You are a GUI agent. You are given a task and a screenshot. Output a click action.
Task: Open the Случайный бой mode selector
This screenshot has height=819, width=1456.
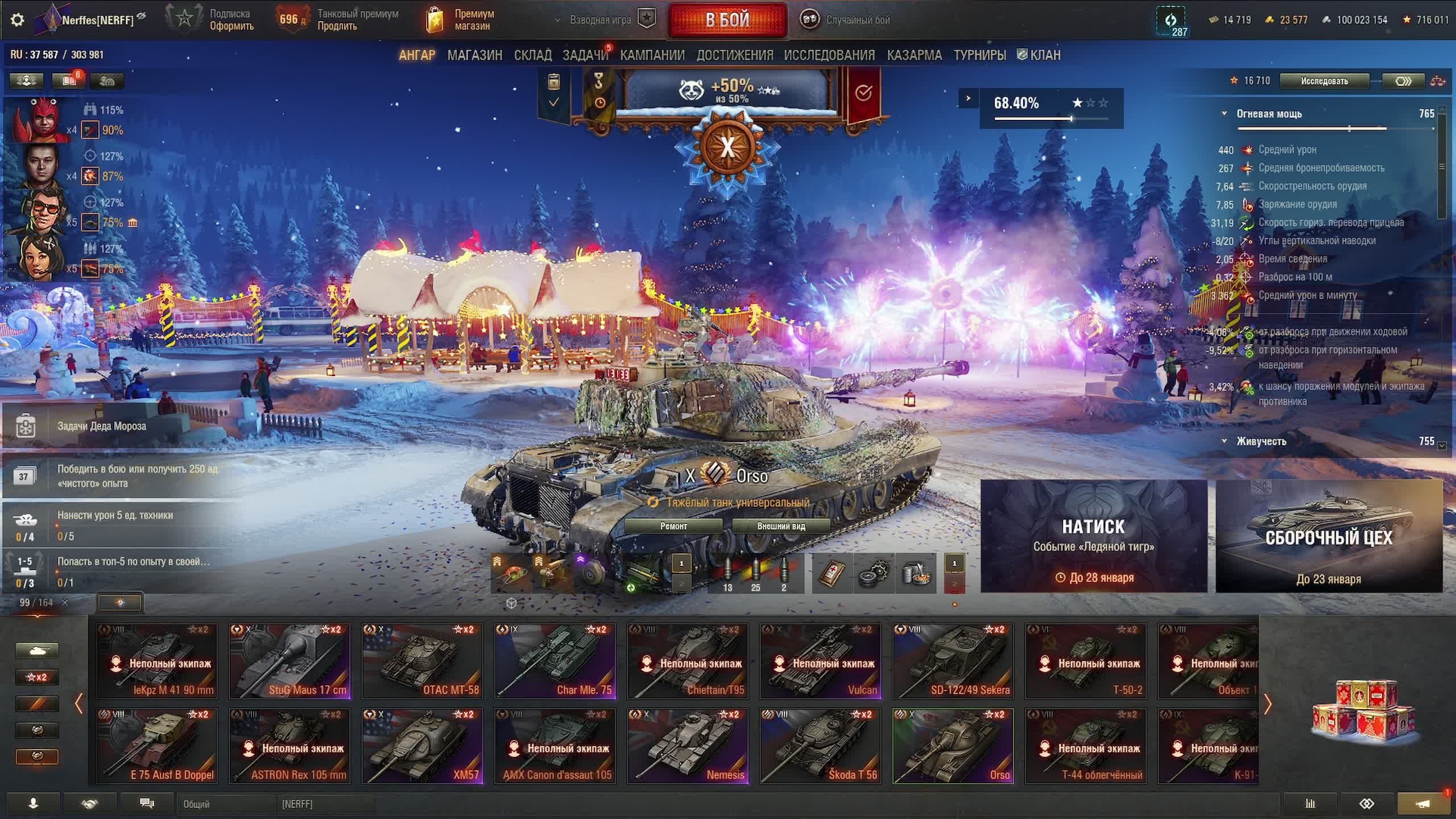point(846,20)
